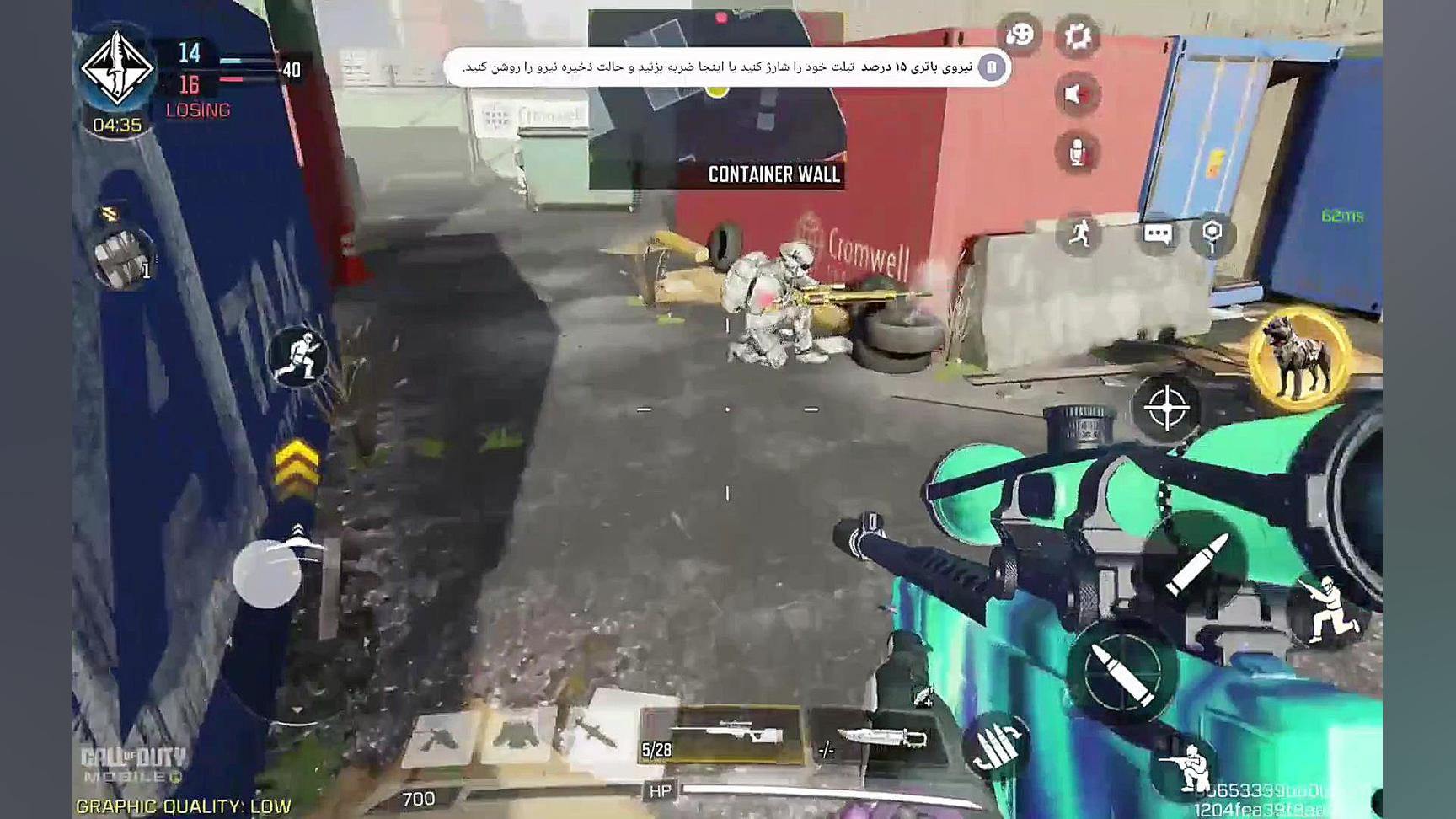Toggle the speaker audio button
The height and width of the screenshot is (819, 1456).
click(1076, 94)
